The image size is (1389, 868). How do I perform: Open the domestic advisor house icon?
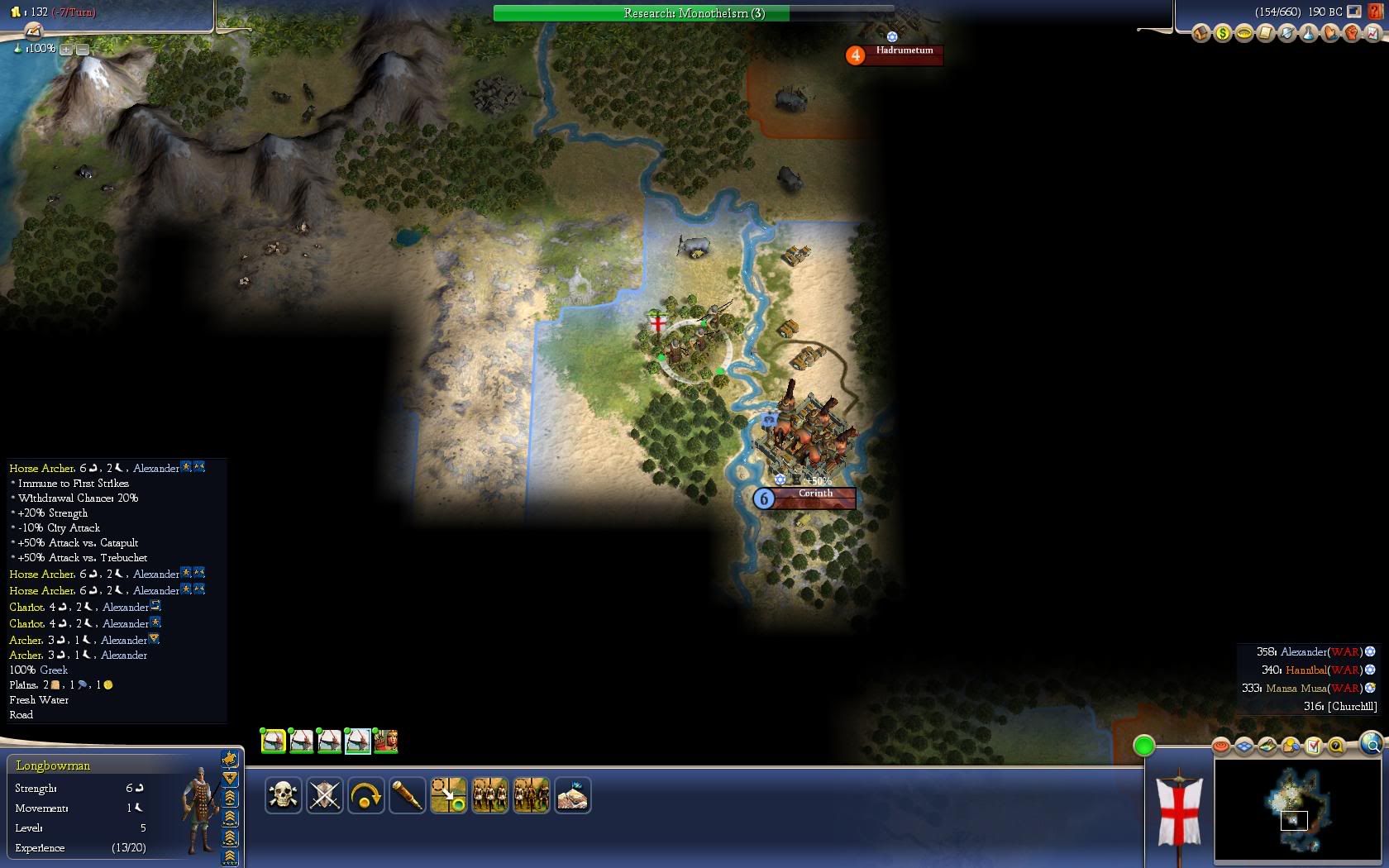coord(1200,34)
